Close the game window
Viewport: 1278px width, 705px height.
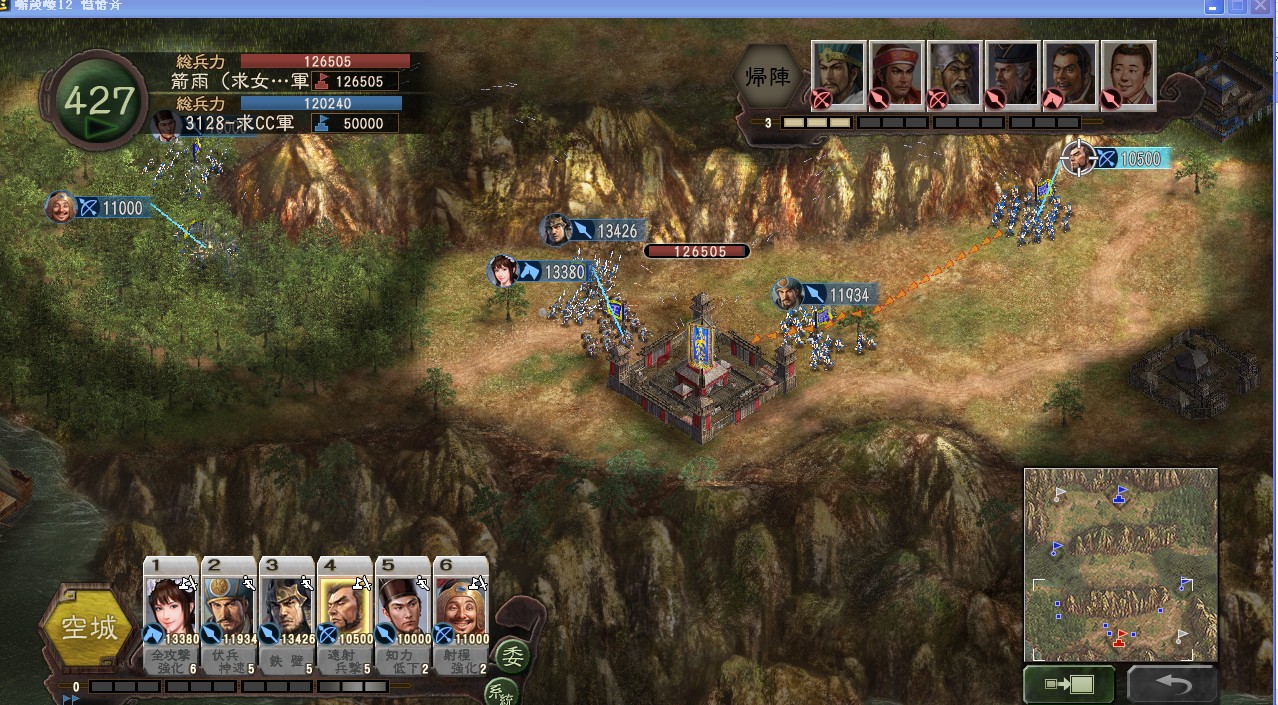coord(1265,7)
